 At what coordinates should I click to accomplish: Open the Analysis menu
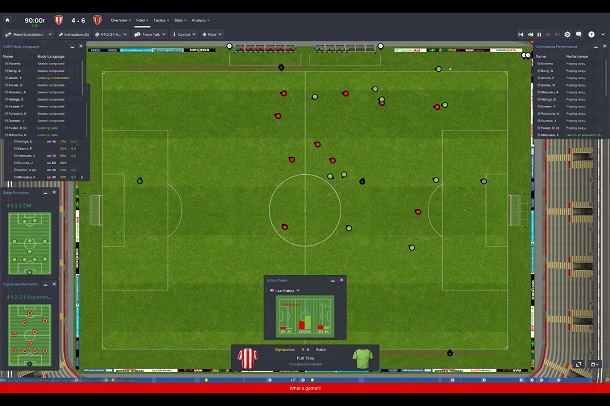(199, 20)
